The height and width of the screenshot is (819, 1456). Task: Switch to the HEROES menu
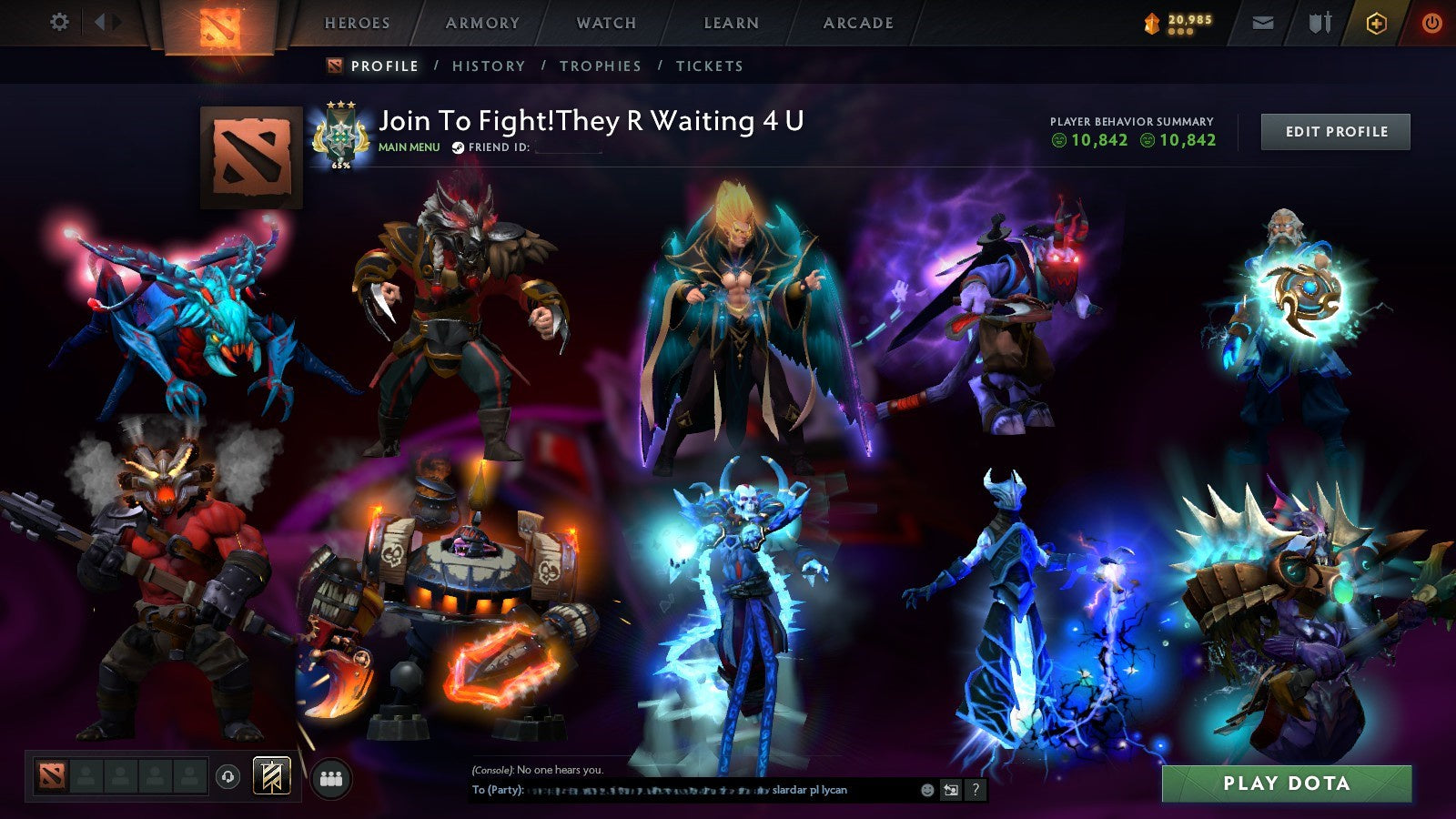pos(358,23)
